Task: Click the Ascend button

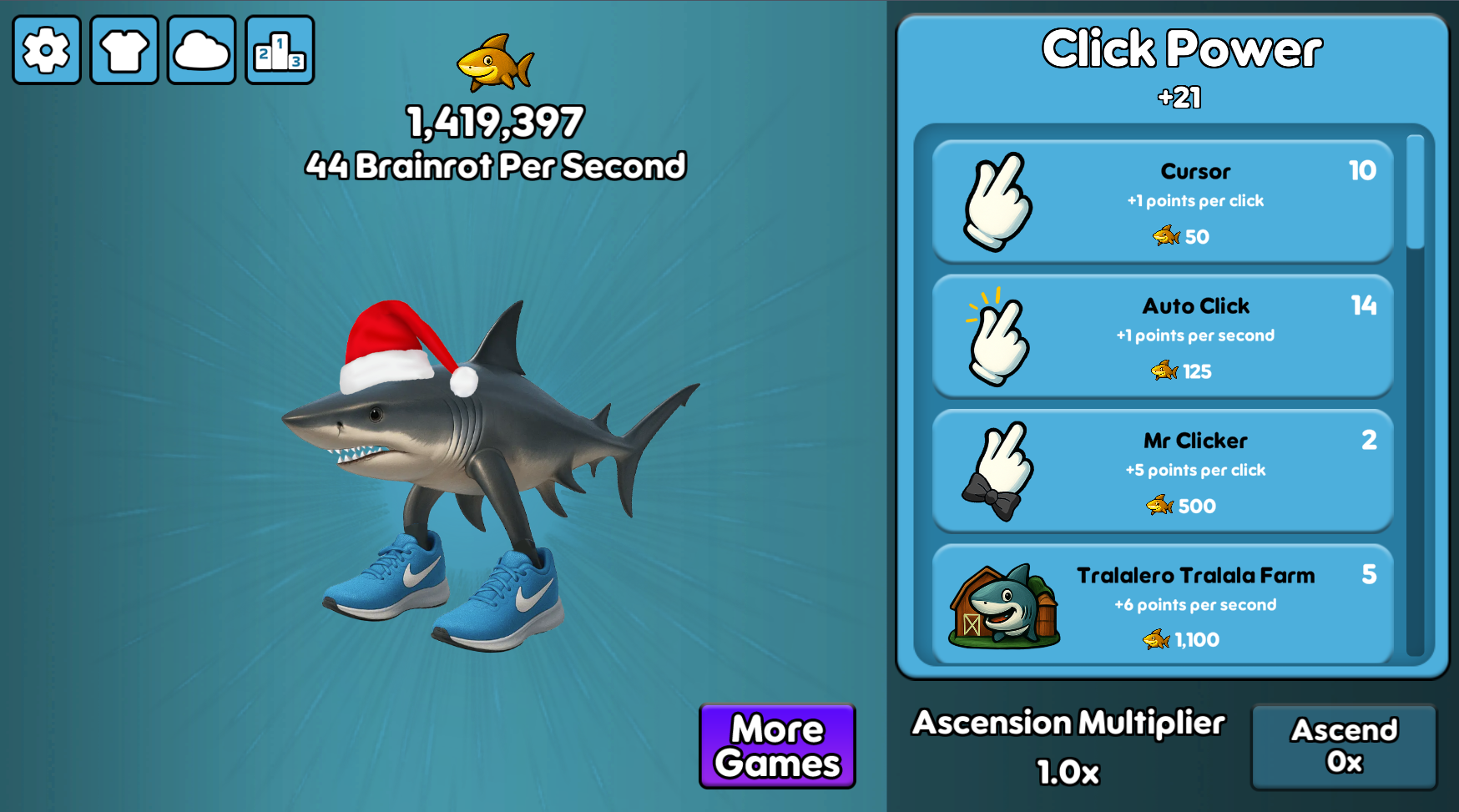Action: coord(1344,746)
